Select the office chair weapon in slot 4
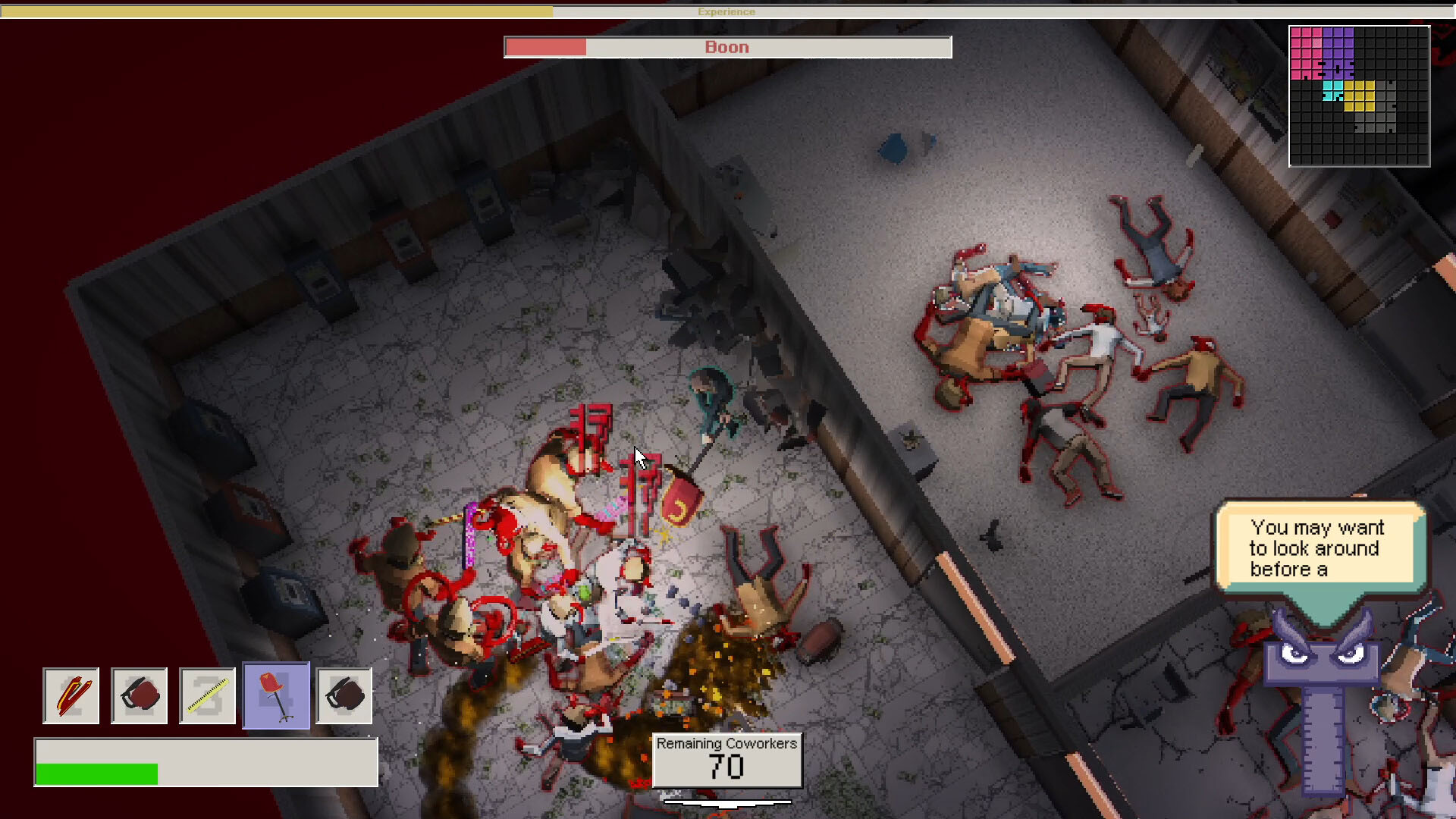The height and width of the screenshot is (819, 1456). (275, 695)
